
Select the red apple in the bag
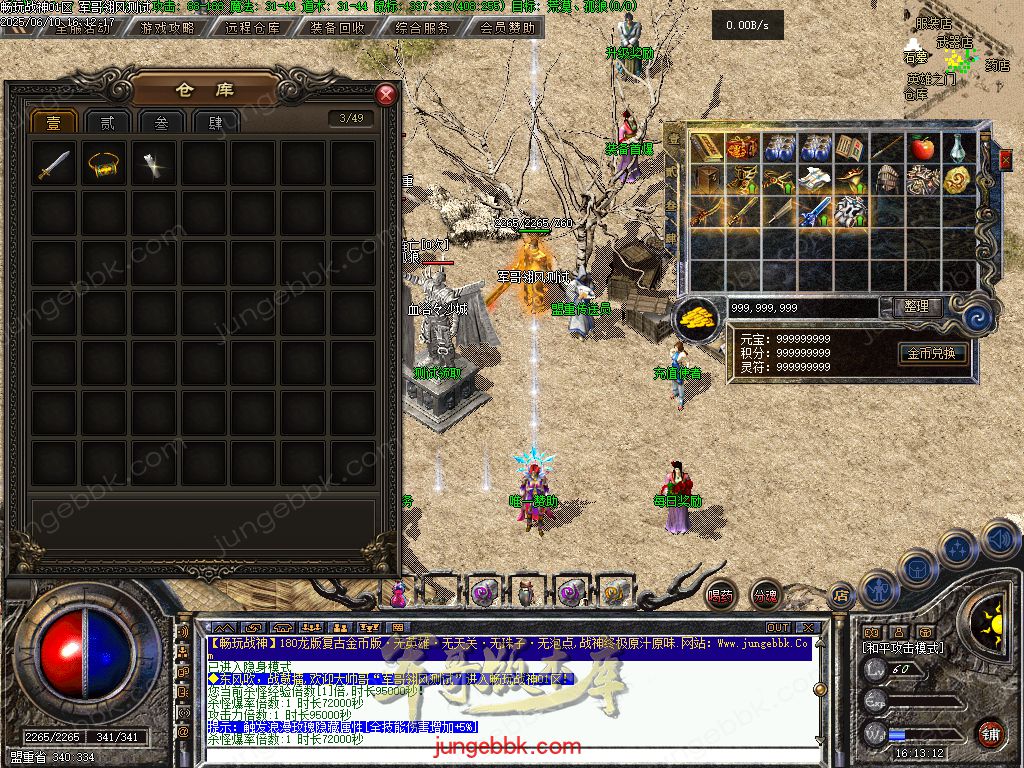point(922,149)
